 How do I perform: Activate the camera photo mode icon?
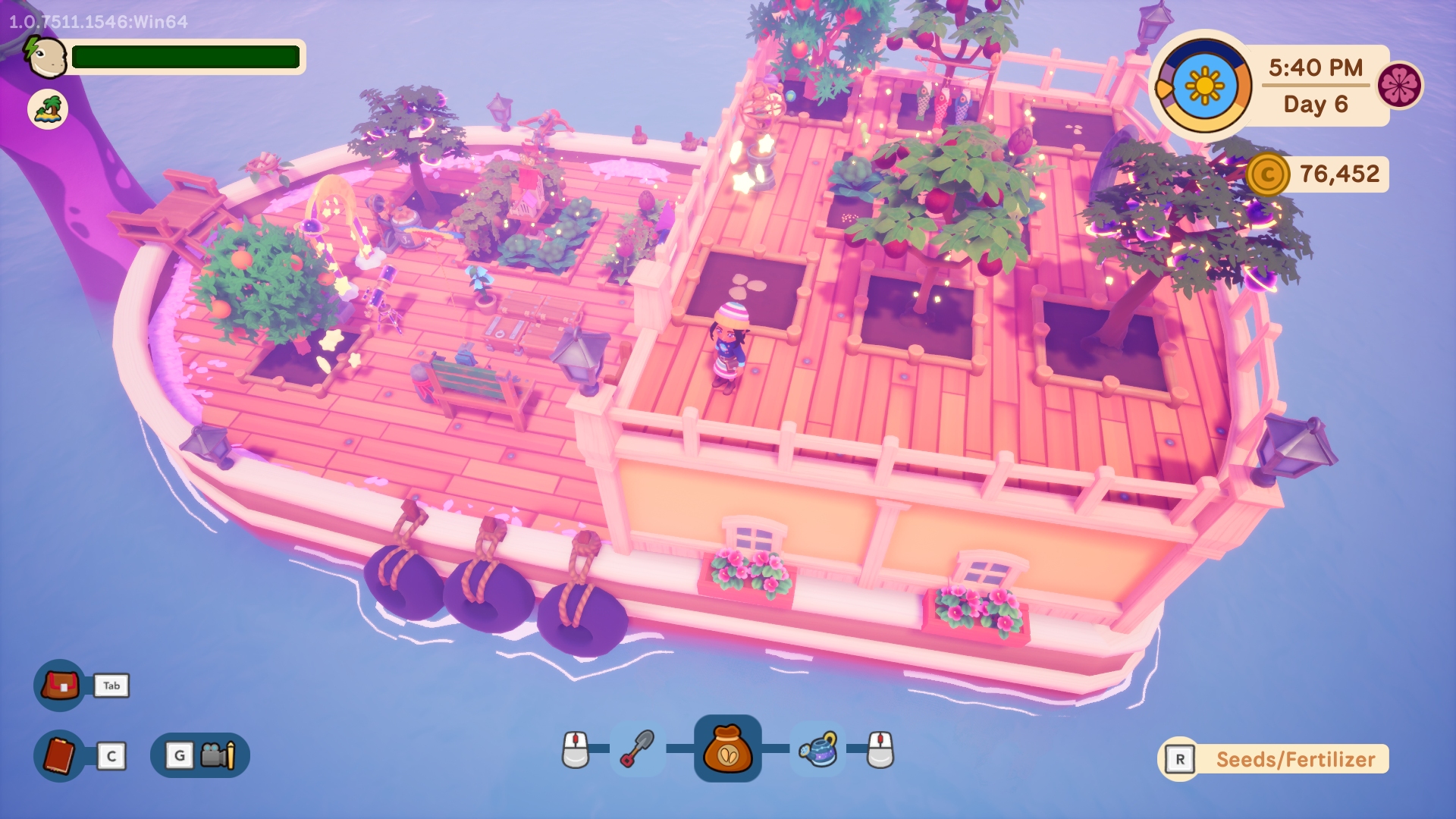218,755
